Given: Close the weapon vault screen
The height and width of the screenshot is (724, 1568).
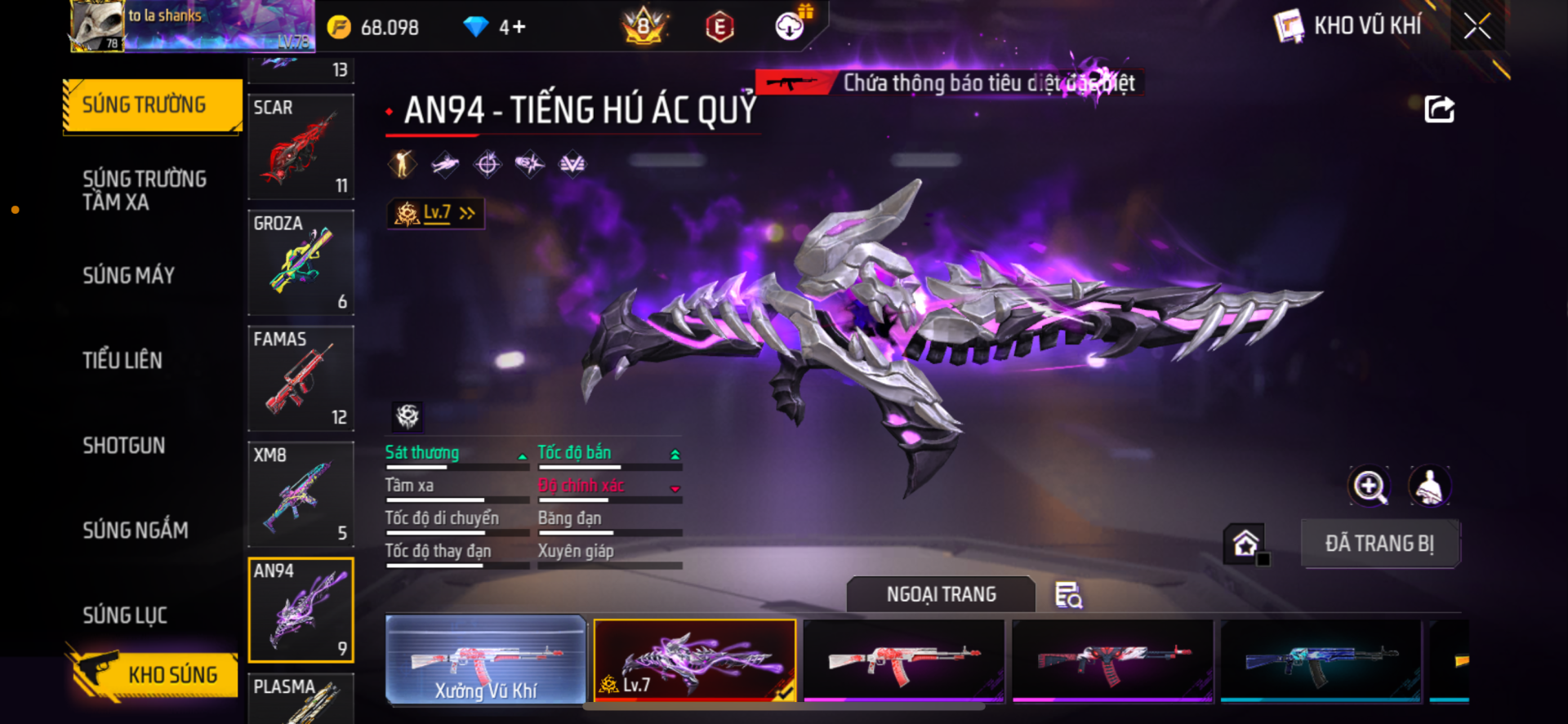Looking at the screenshot, I should [x=1477, y=26].
